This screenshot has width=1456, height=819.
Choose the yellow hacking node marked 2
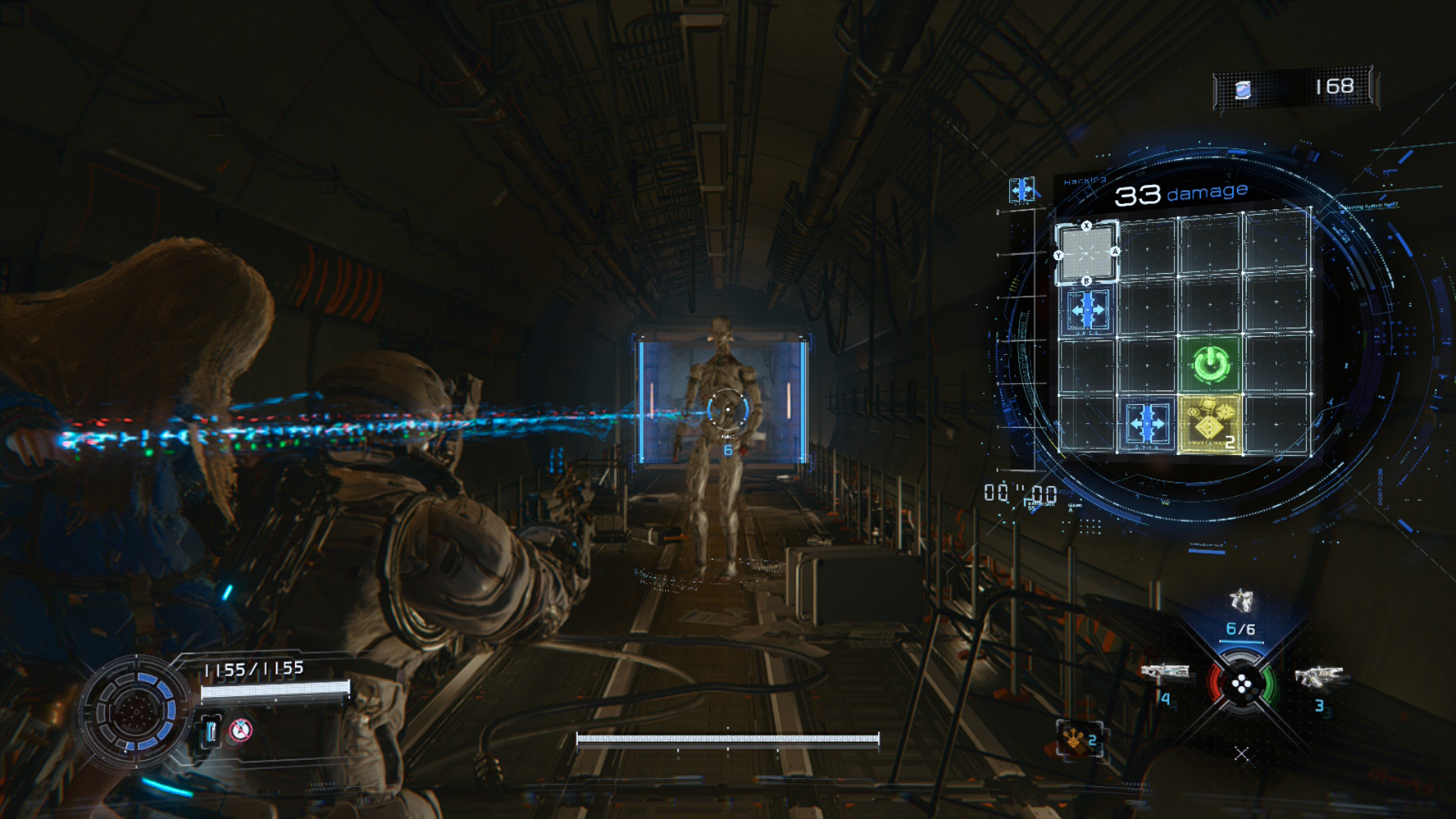[x=1210, y=424]
